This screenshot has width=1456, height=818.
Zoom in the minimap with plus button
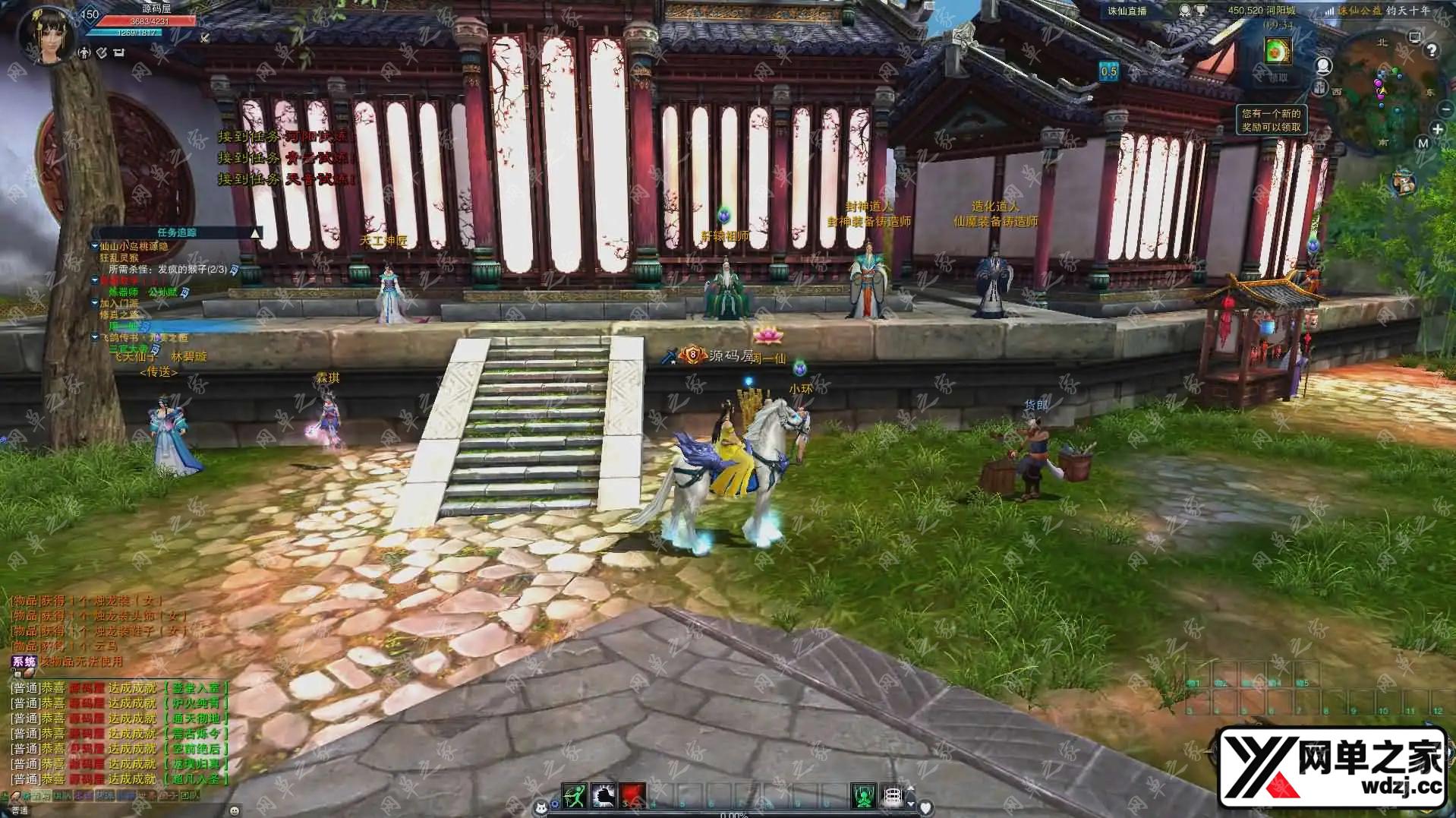pyautogui.click(x=1437, y=129)
